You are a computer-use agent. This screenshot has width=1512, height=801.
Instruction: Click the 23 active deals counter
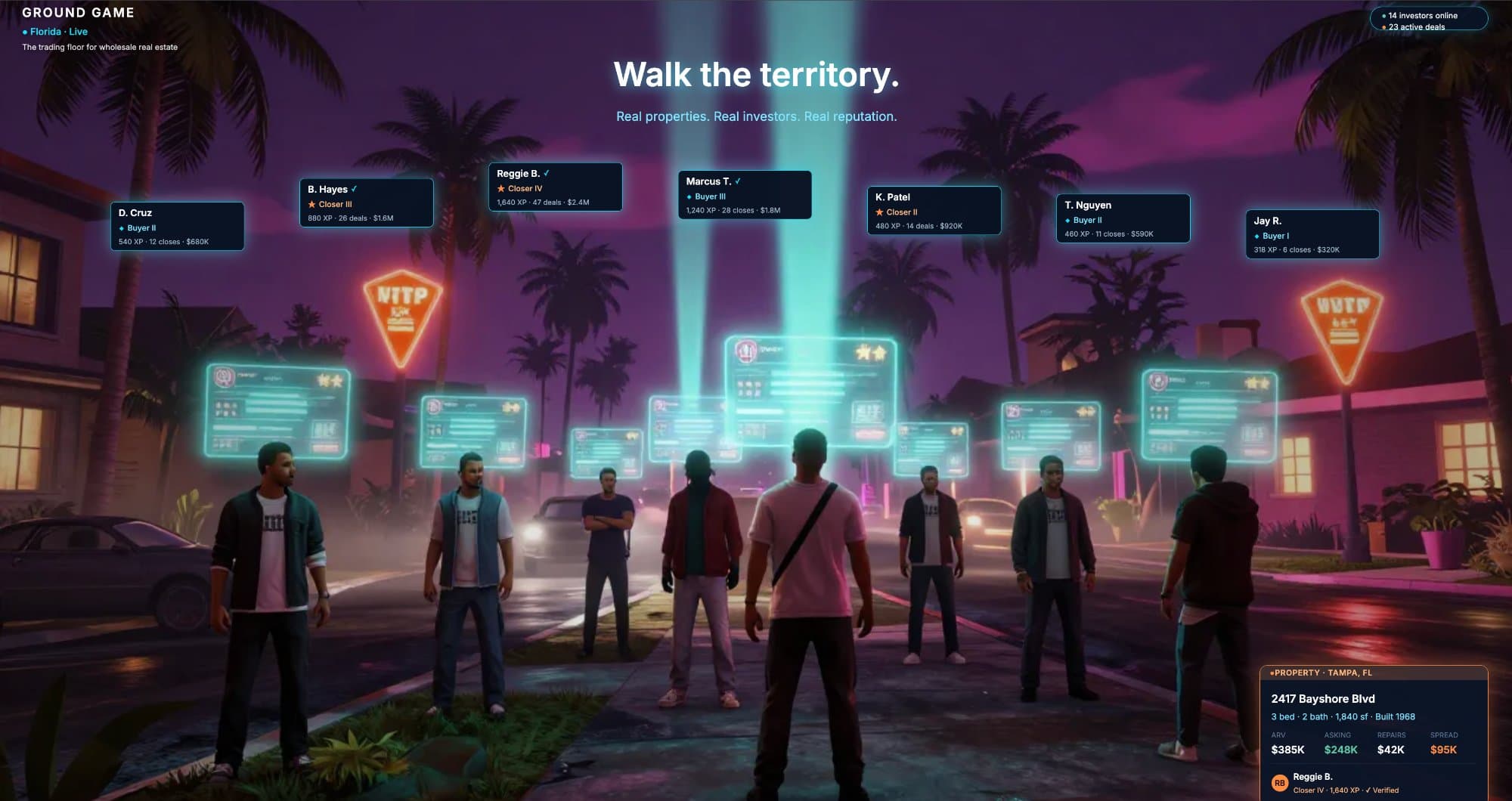click(x=1417, y=26)
